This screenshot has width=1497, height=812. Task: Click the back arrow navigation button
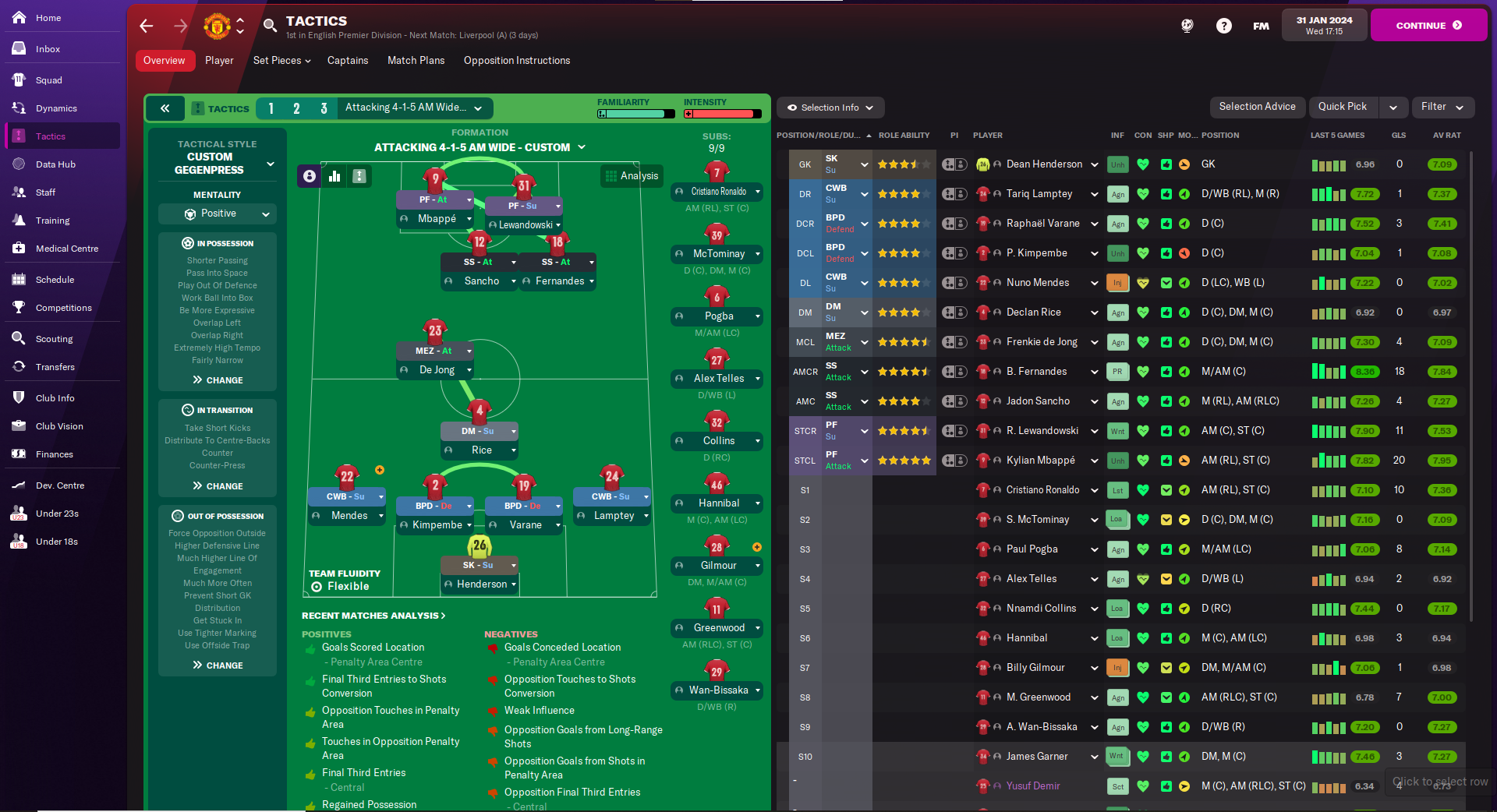(147, 26)
